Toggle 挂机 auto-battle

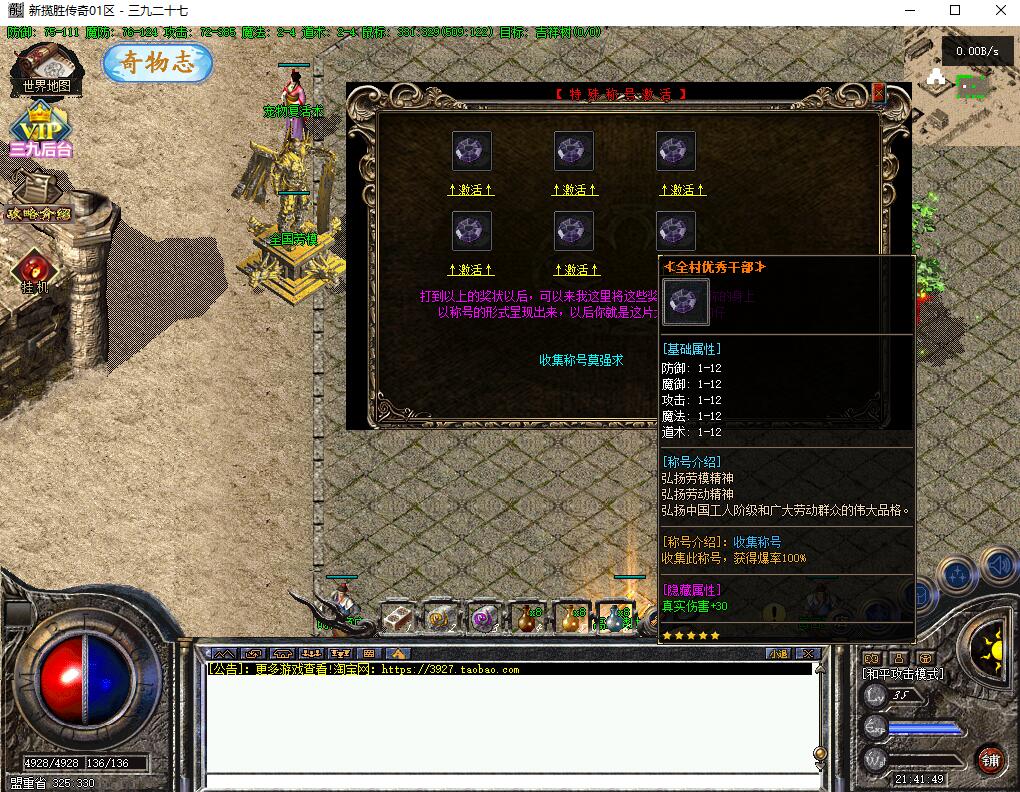(35, 271)
